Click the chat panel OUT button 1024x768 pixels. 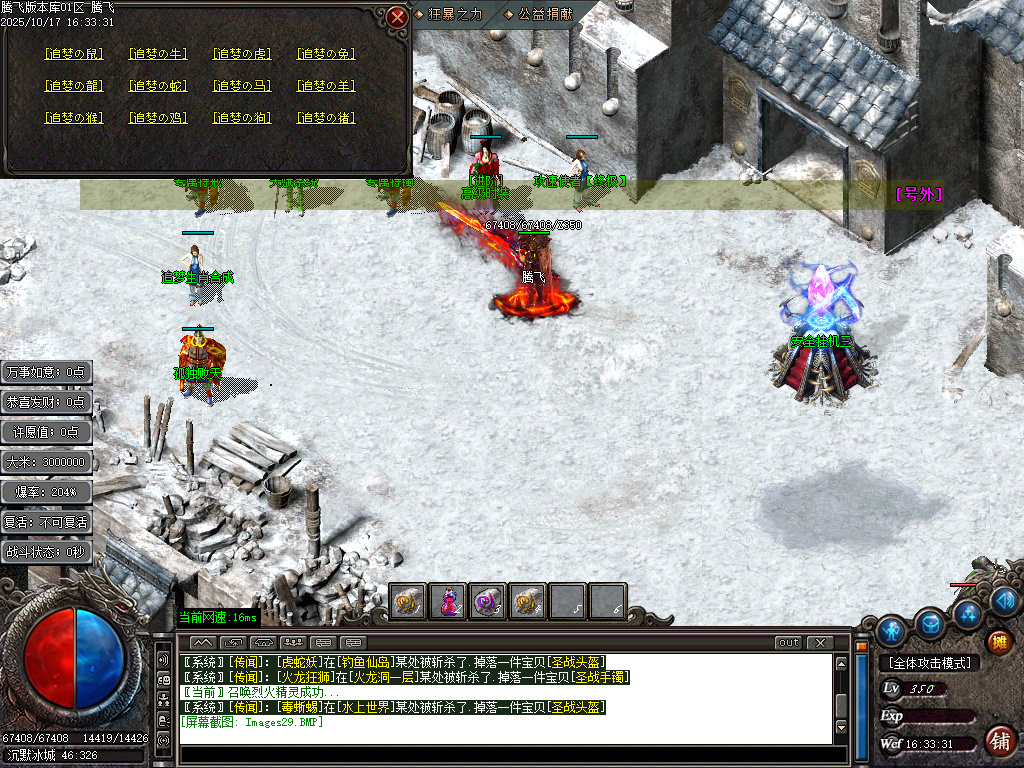pos(788,642)
